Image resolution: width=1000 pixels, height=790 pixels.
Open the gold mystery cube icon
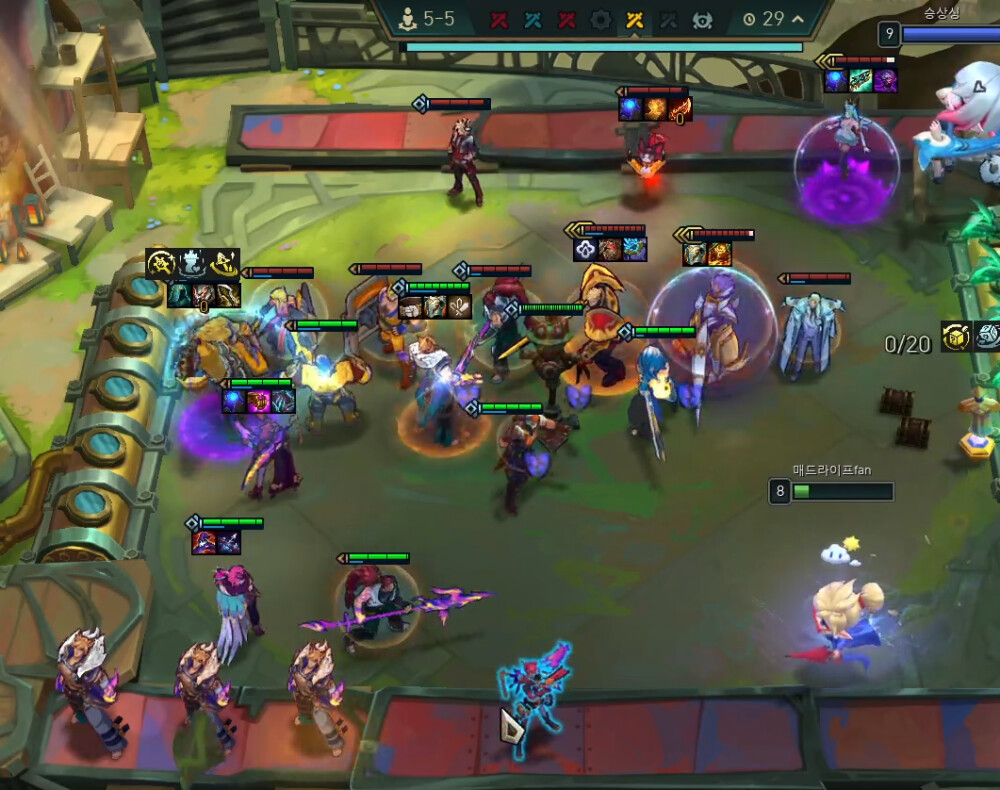point(956,337)
